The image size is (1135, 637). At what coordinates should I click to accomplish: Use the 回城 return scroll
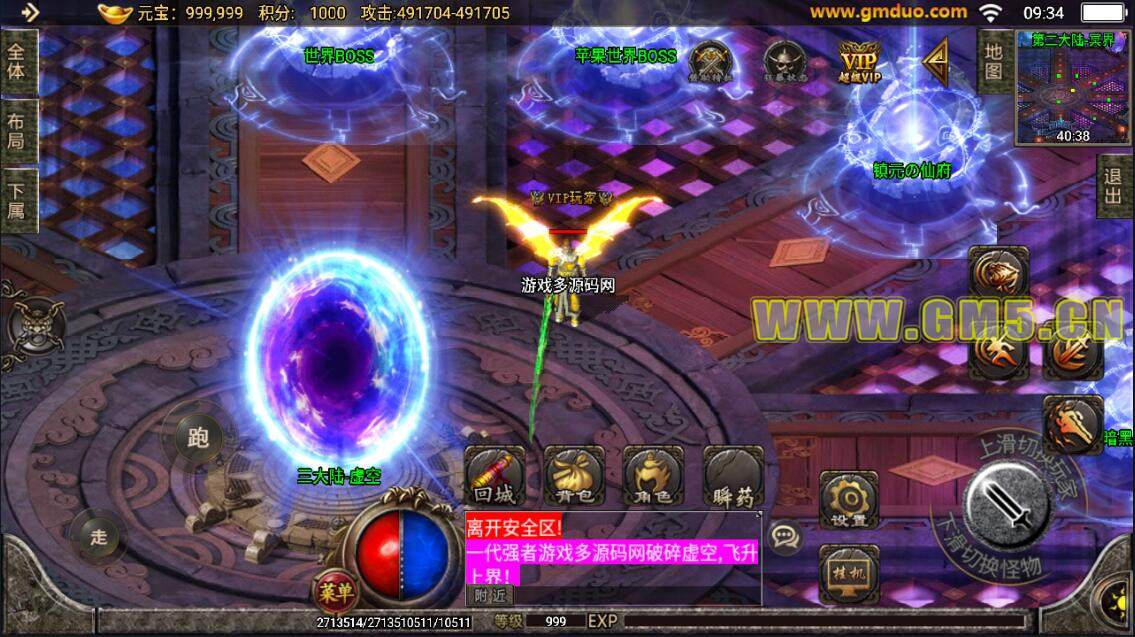click(494, 476)
